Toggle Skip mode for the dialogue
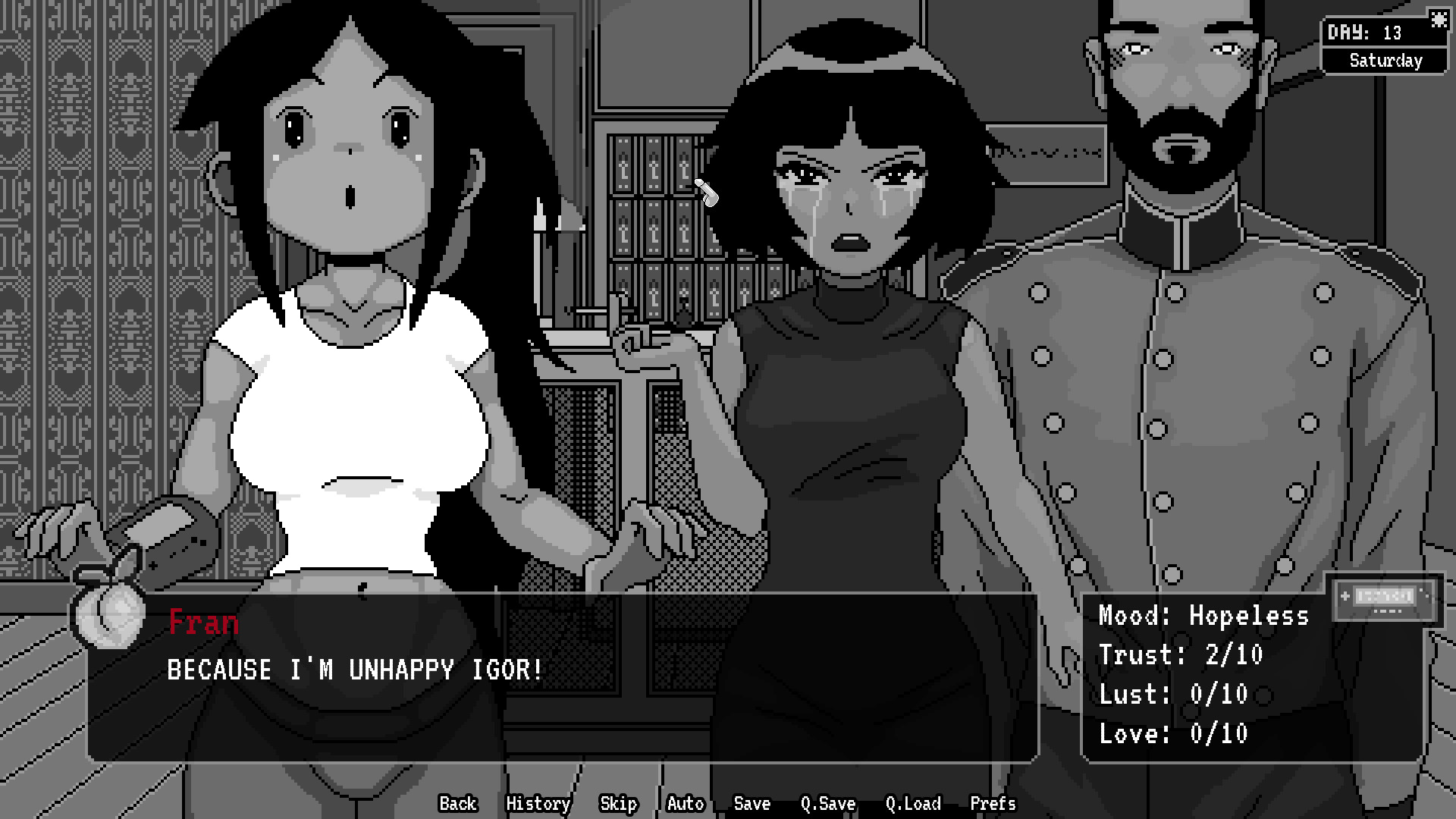1456x819 pixels. click(x=618, y=804)
